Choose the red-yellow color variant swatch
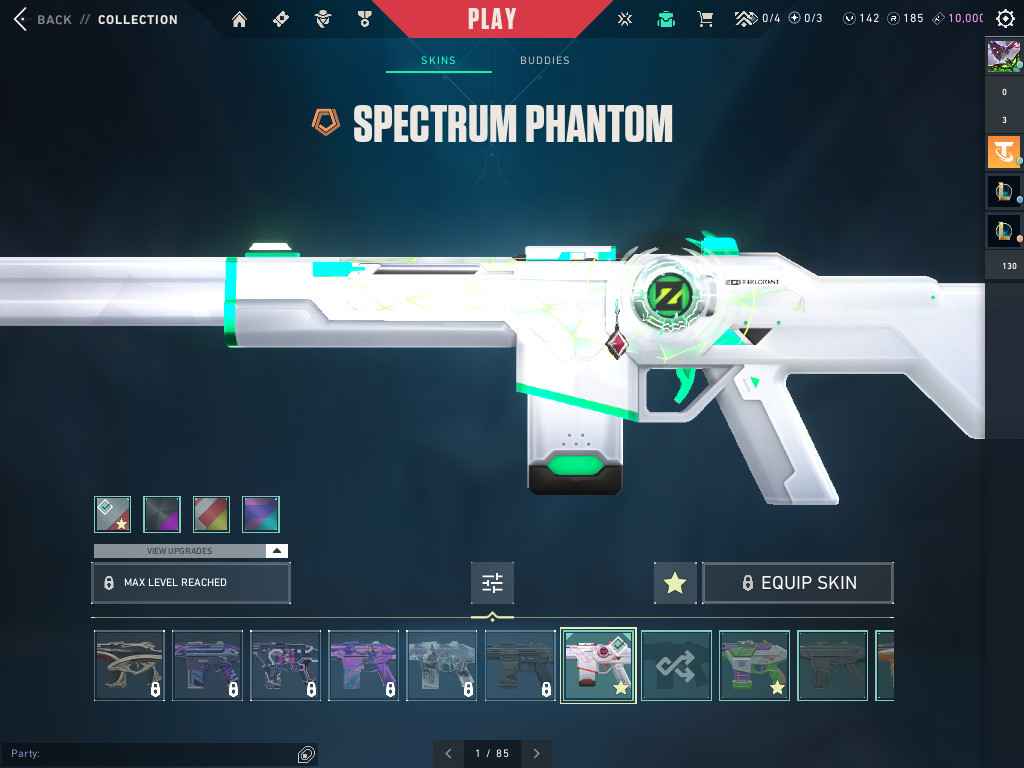Screen dimensions: 1024x768 211,514
